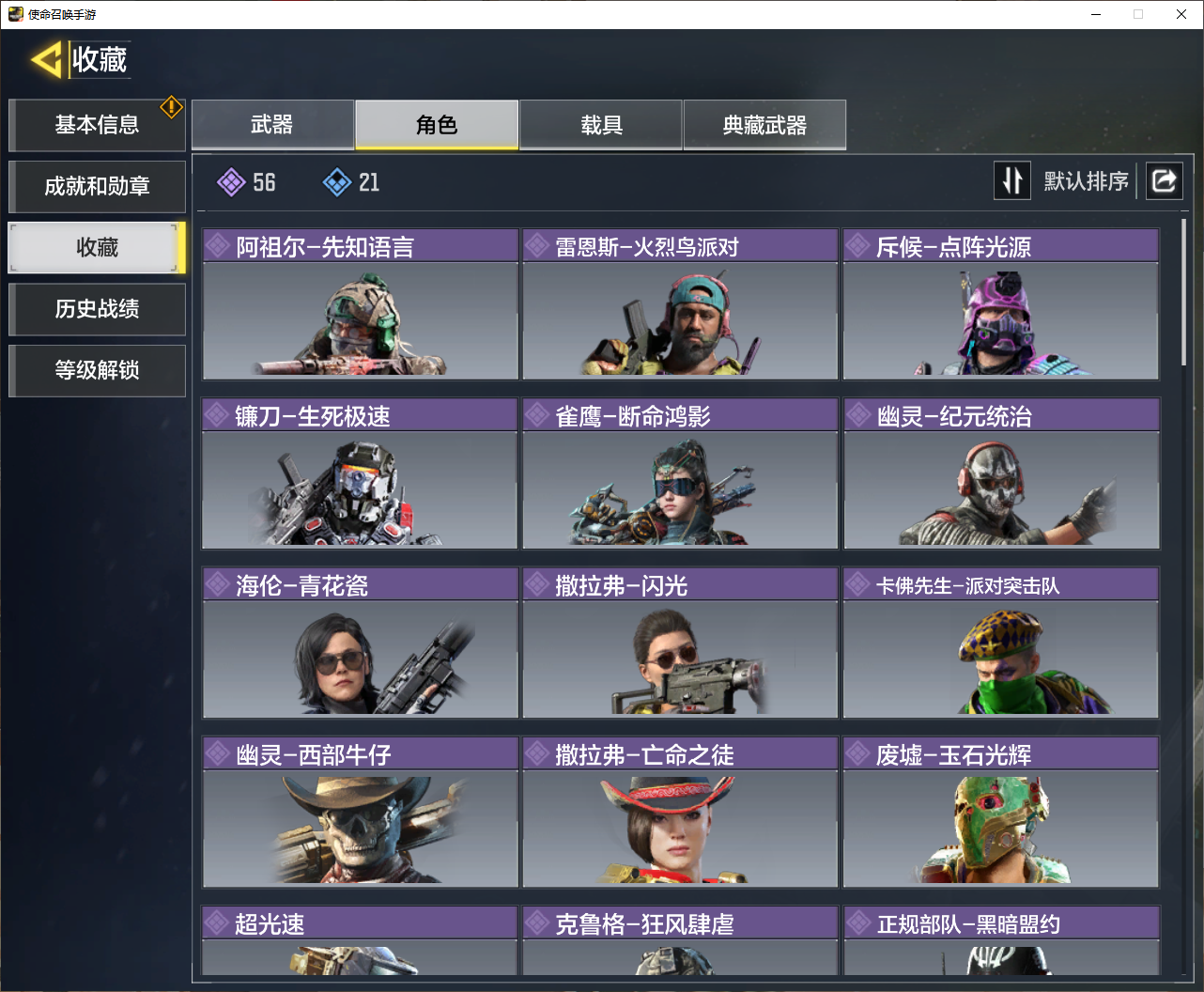Image resolution: width=1204 pixels, height=992 pixels.
Task: Open the 基本信息 menu entry
Action: tap(97, 125)
